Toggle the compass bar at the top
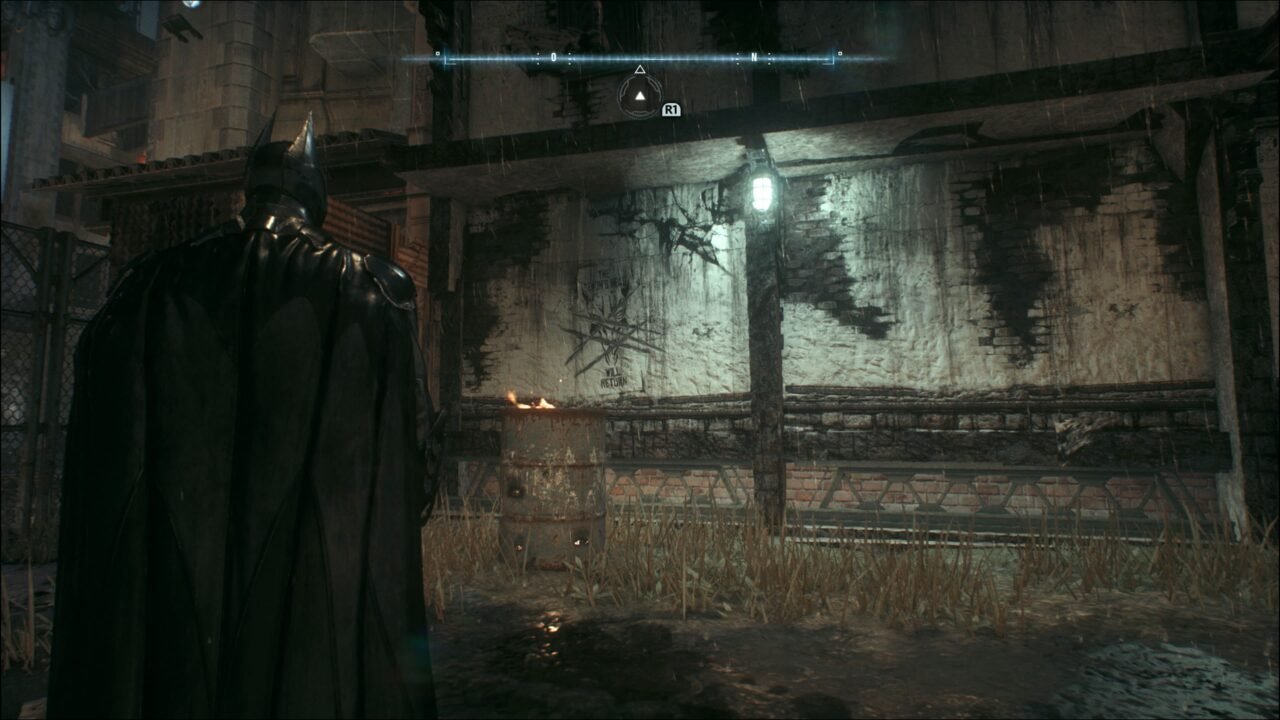The image size is (1280, 720). 640,58
